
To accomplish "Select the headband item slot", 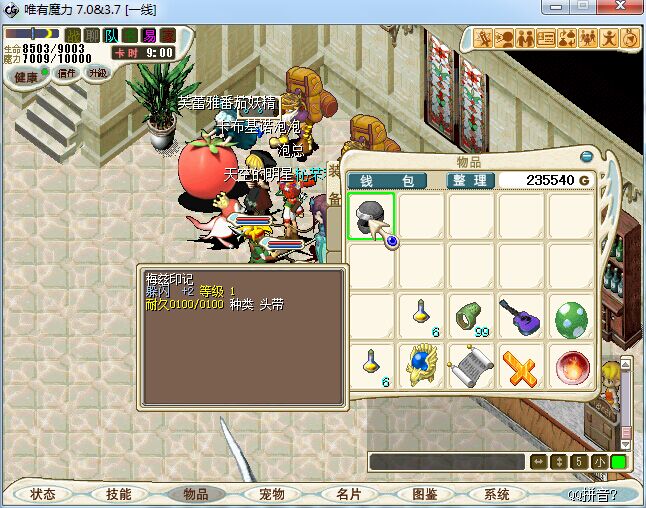I will coord(371,215).
